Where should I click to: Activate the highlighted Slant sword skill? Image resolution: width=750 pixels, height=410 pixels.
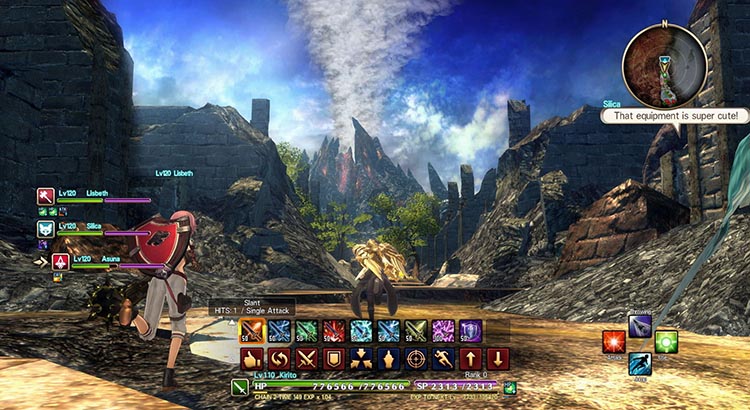click(x=252, y=330)
